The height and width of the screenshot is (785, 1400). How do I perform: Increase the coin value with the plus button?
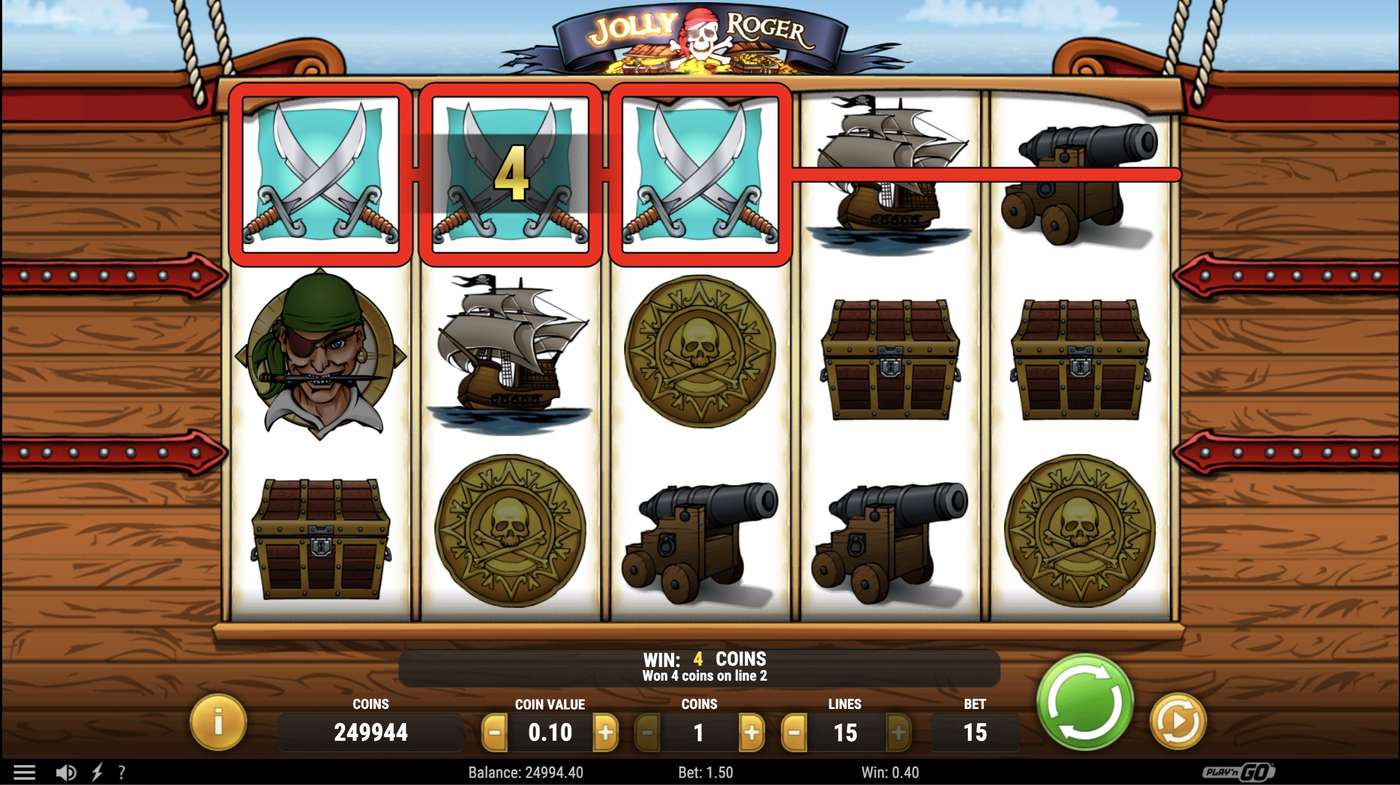coord(604,732)
